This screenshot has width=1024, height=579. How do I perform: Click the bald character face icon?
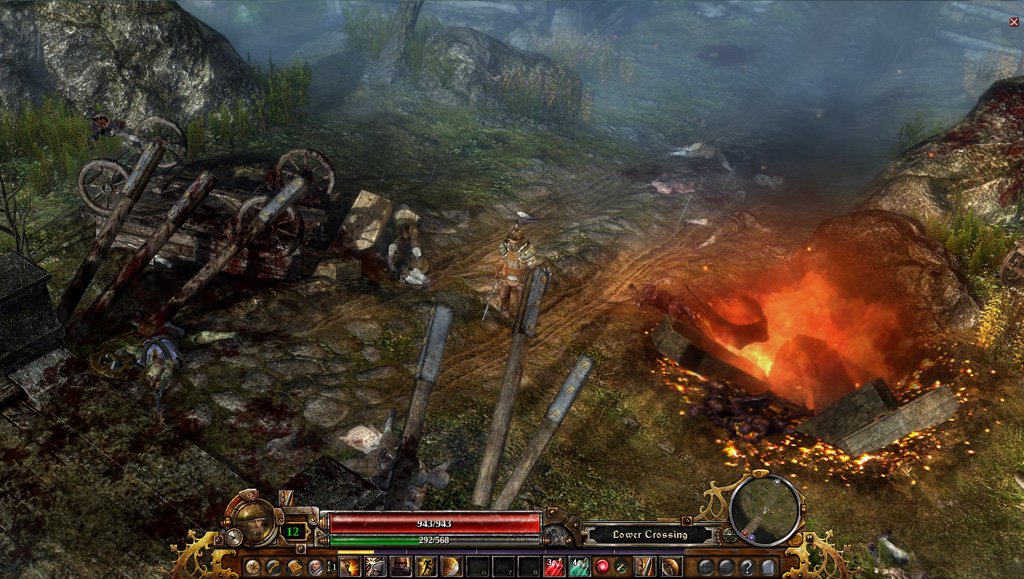click(316, 567)
